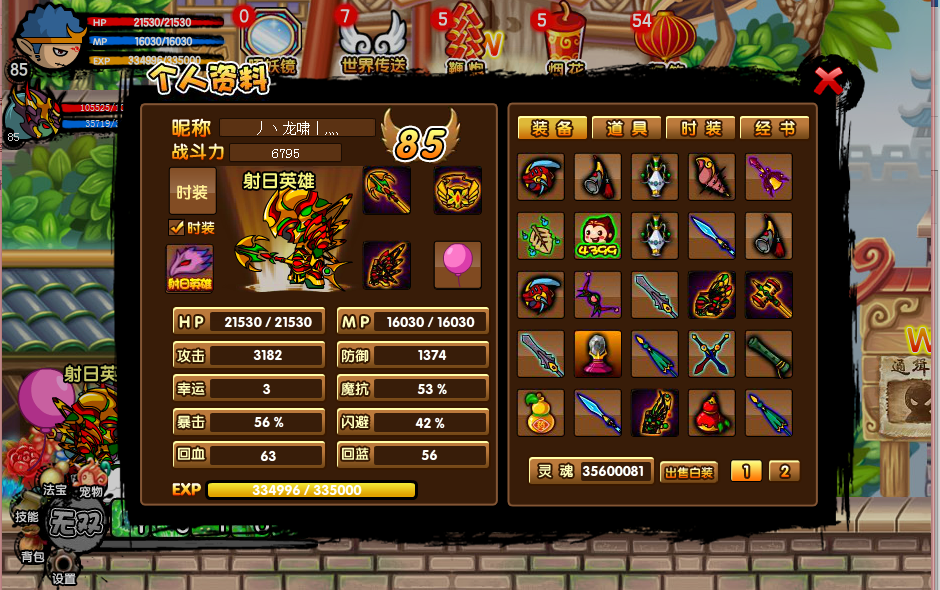This screenshot has height=590, width=940.
Task: Open the 宠物 pet menu
Action: [x=91, y=492]
